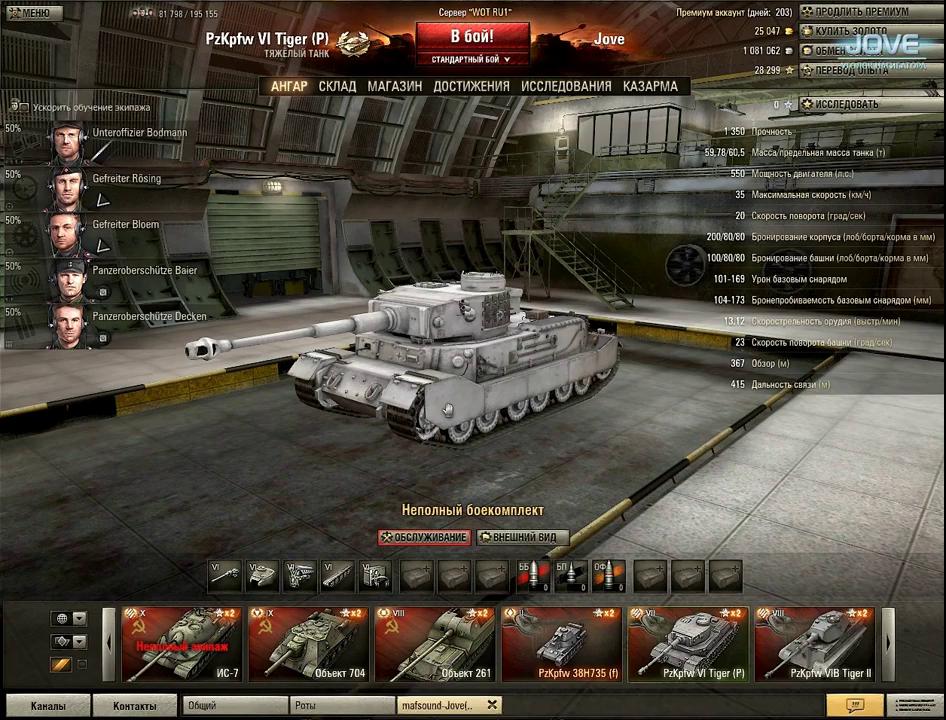This screenshot has width=946, height=720.
Task: Open the ВНЕШНИЙ ВИД appearance button
Action: click(522, 538)
